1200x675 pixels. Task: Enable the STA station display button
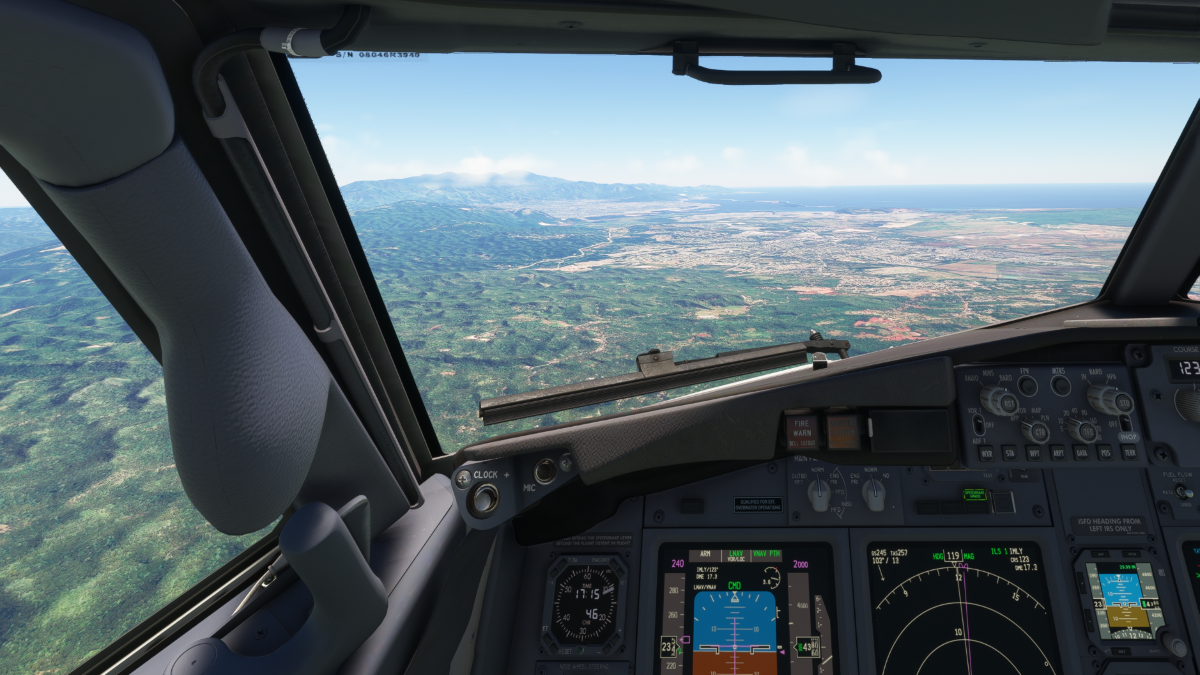point(1010,453)
